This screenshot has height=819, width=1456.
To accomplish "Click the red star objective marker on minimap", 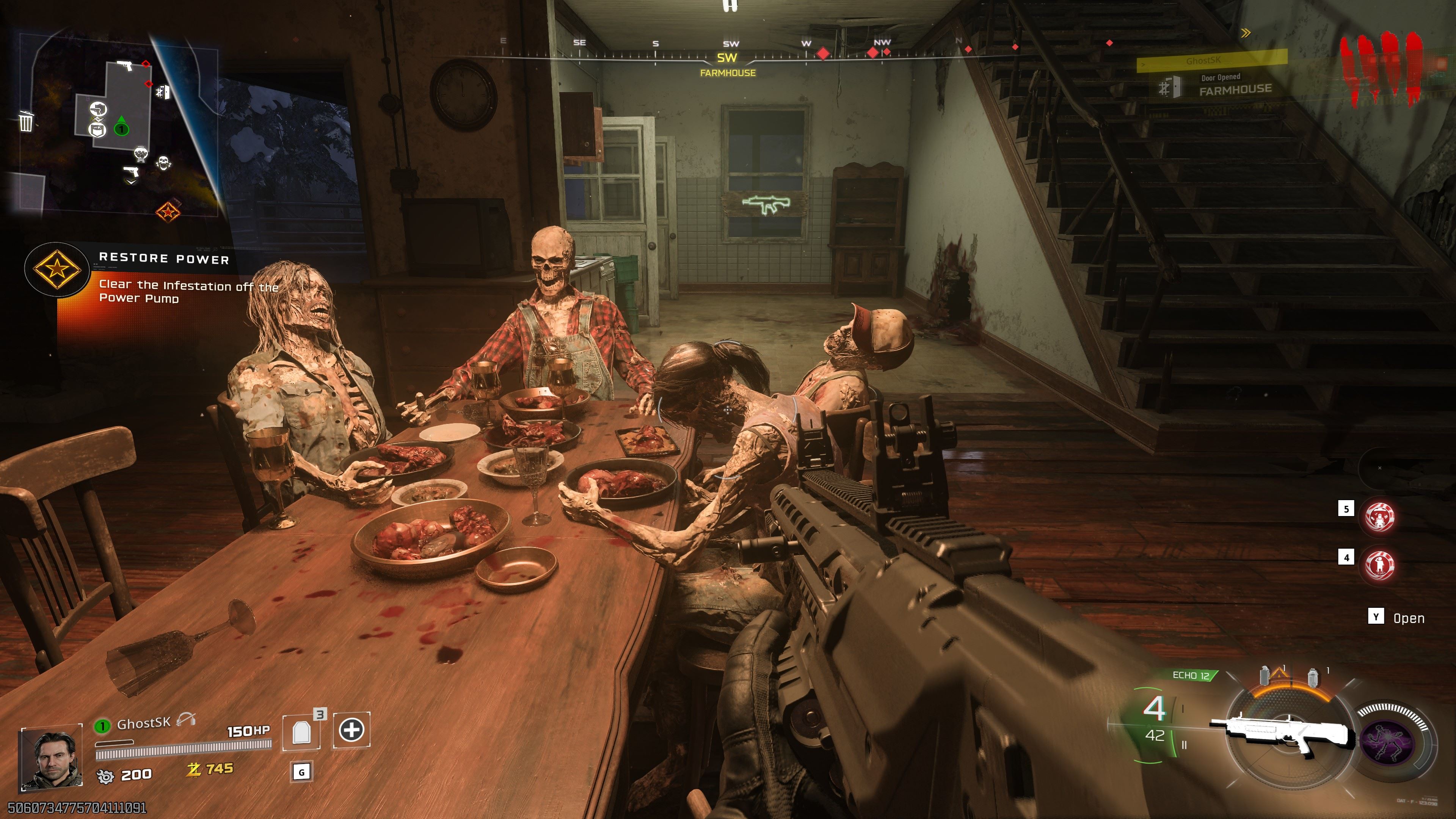I will 168,212.
